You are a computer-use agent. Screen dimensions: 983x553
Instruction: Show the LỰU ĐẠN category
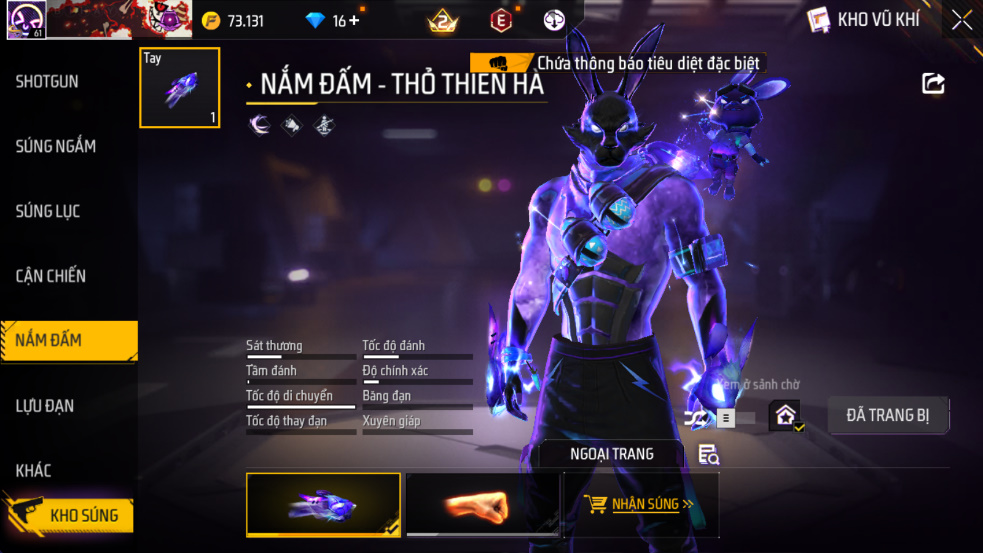pyautogui.click(x=45, y=406)
